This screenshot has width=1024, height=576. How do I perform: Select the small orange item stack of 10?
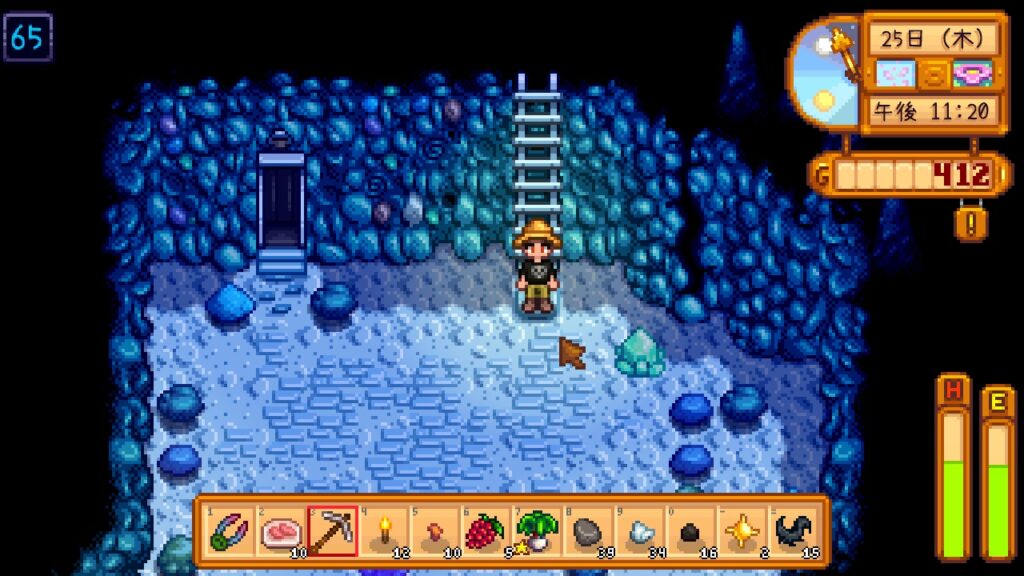[435, 530]
